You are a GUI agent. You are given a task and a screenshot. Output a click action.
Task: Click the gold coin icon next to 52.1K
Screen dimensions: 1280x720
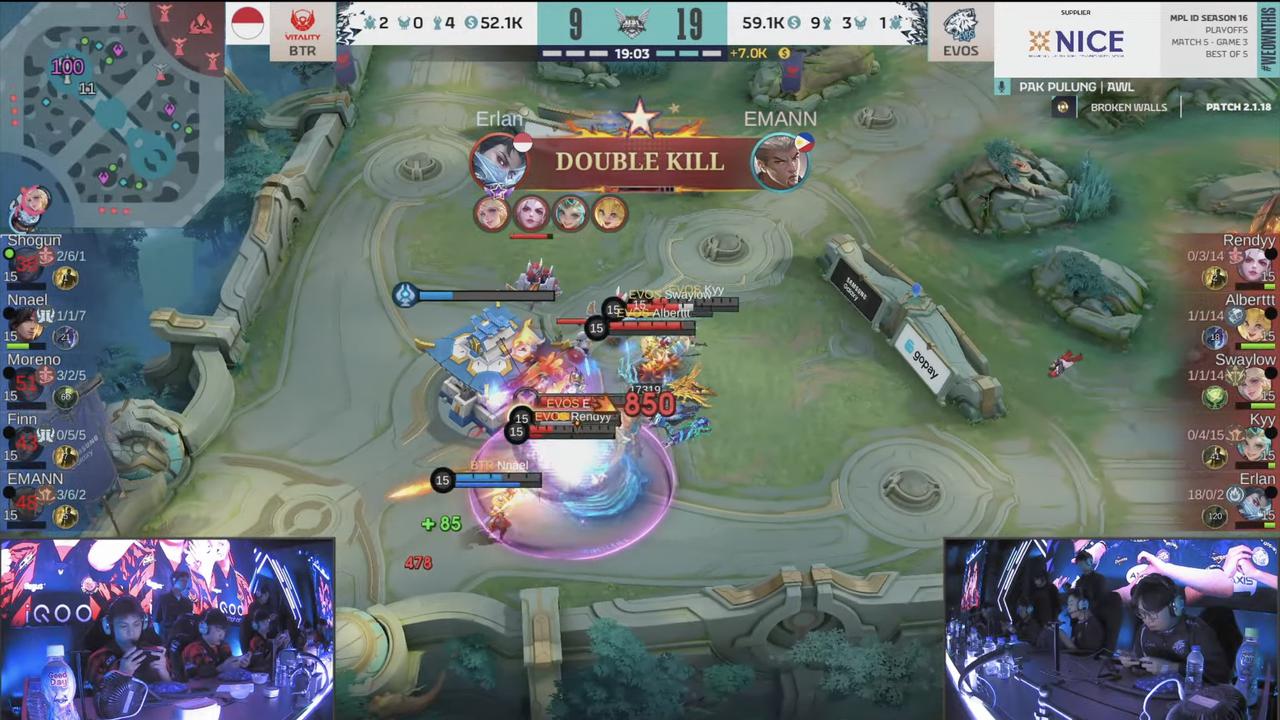(472, 21)
